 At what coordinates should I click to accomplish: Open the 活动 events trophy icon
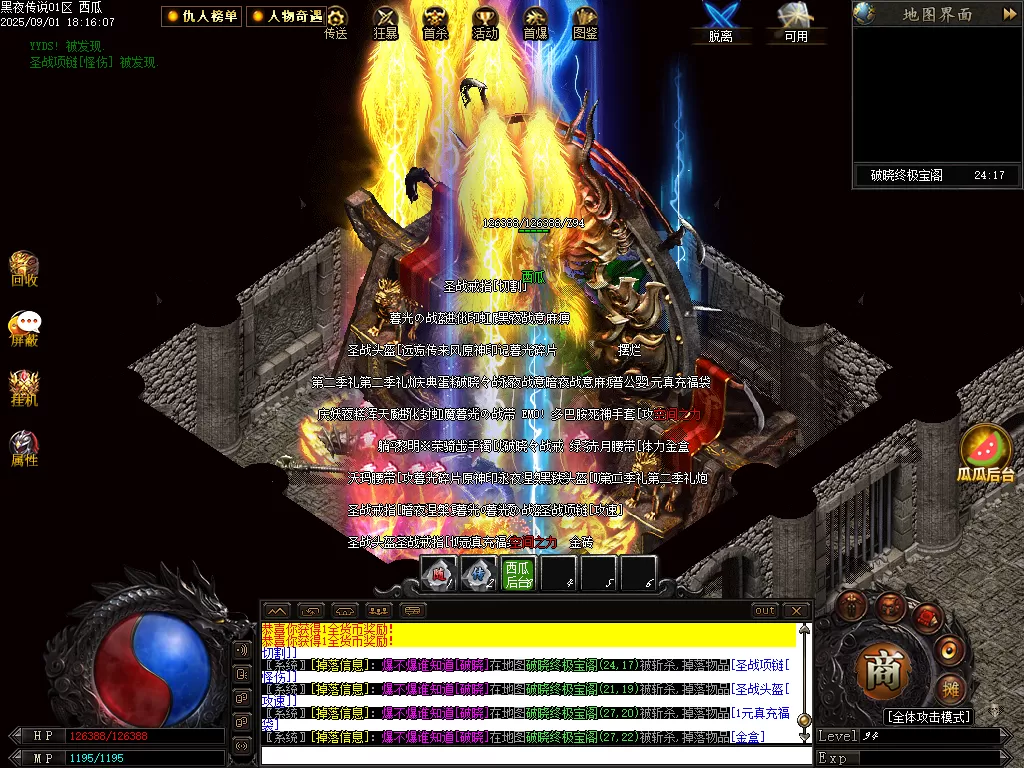click(x=485, y=20)
